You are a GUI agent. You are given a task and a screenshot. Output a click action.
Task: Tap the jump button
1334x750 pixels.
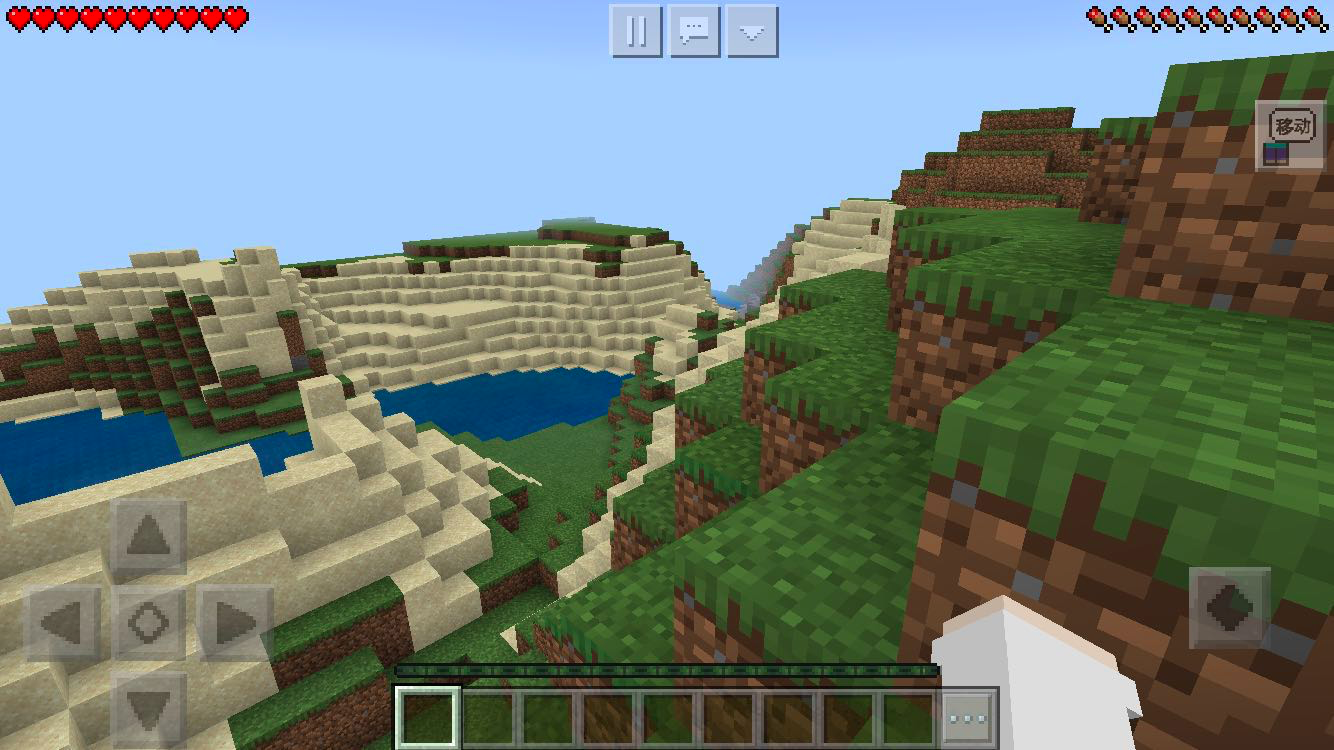1229,608
